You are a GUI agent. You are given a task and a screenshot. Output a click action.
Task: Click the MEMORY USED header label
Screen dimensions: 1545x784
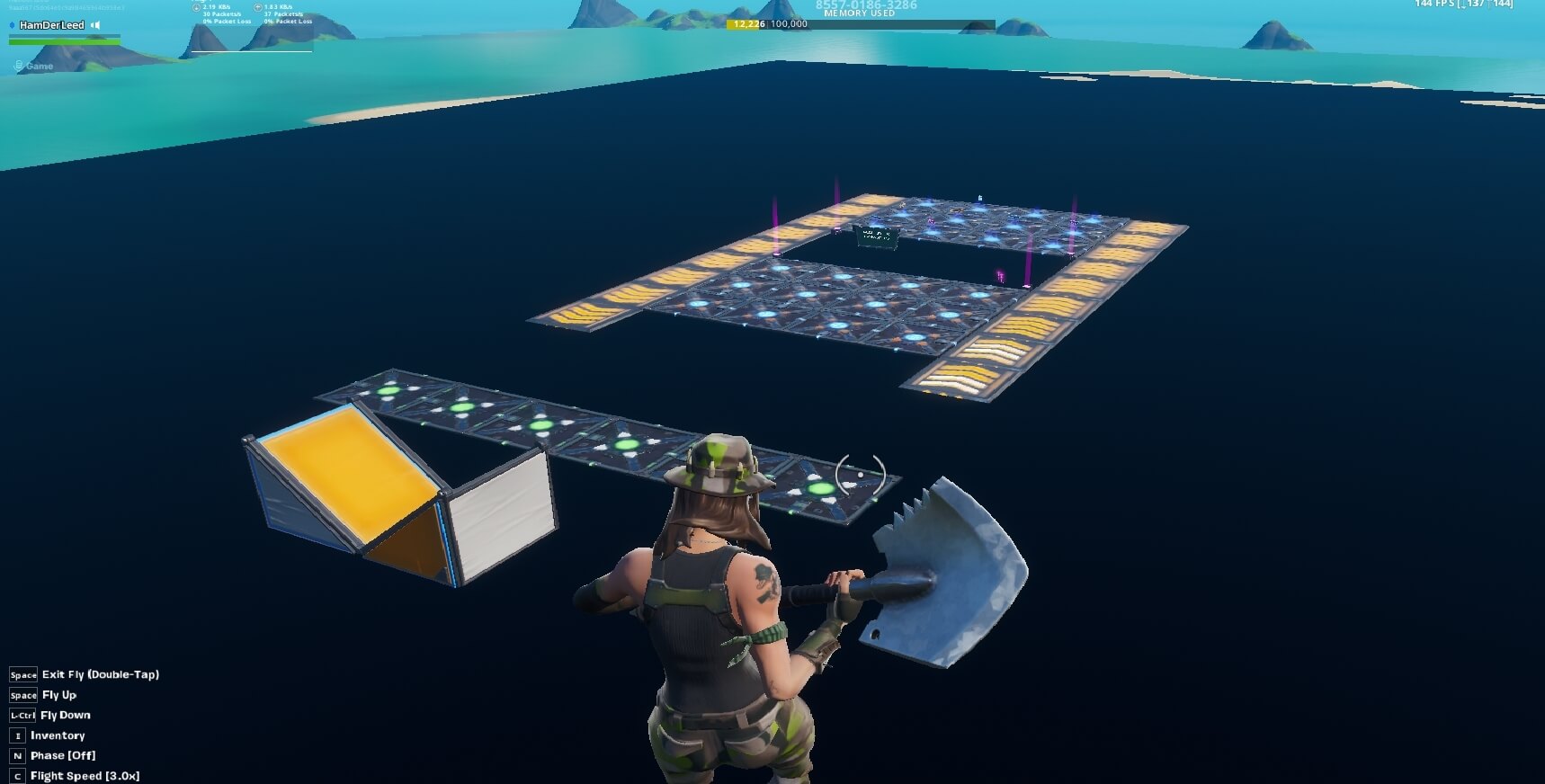859,13
